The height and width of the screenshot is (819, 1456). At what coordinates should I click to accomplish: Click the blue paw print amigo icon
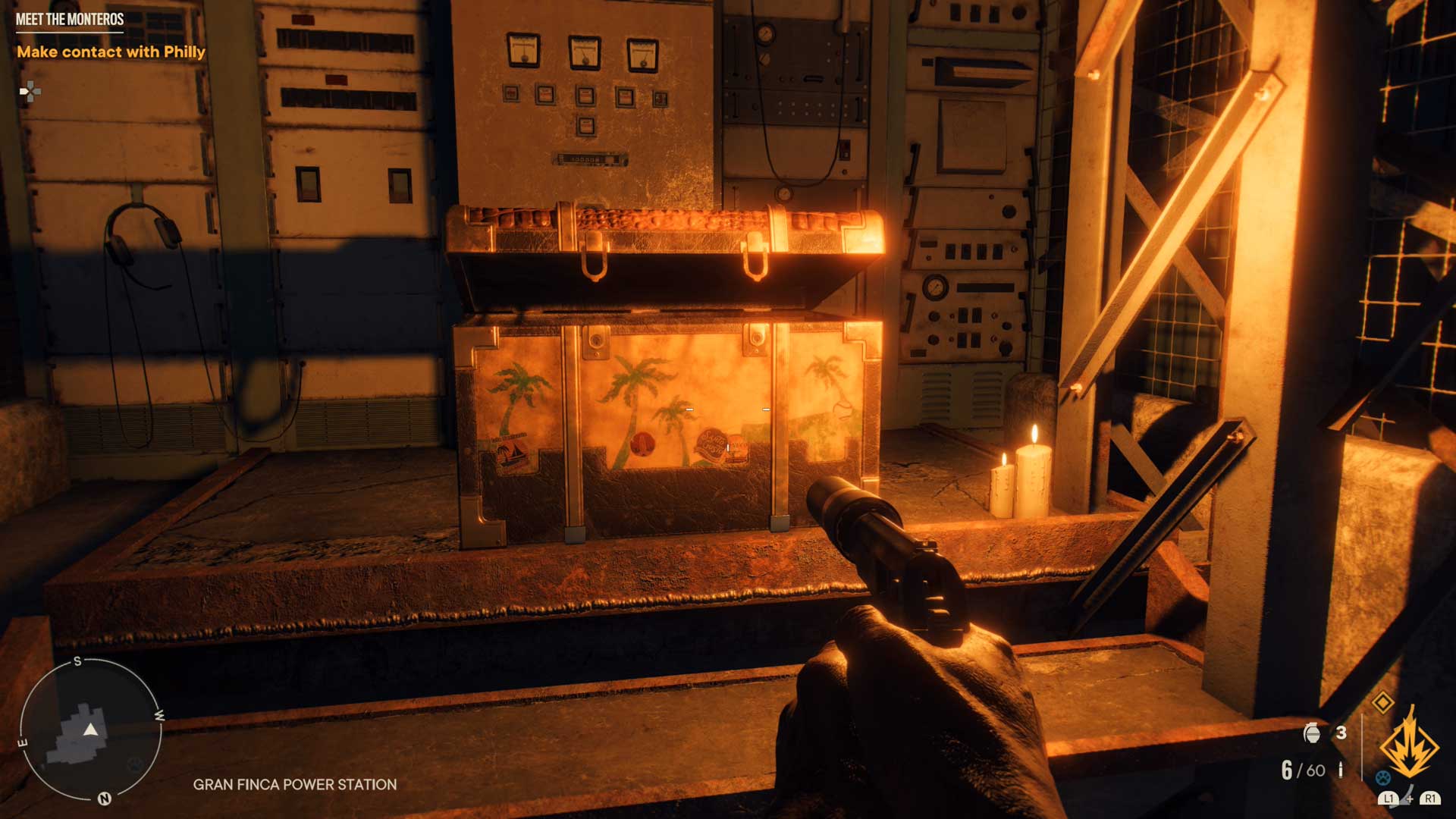pyautogui.click(x=1383, y=777)
